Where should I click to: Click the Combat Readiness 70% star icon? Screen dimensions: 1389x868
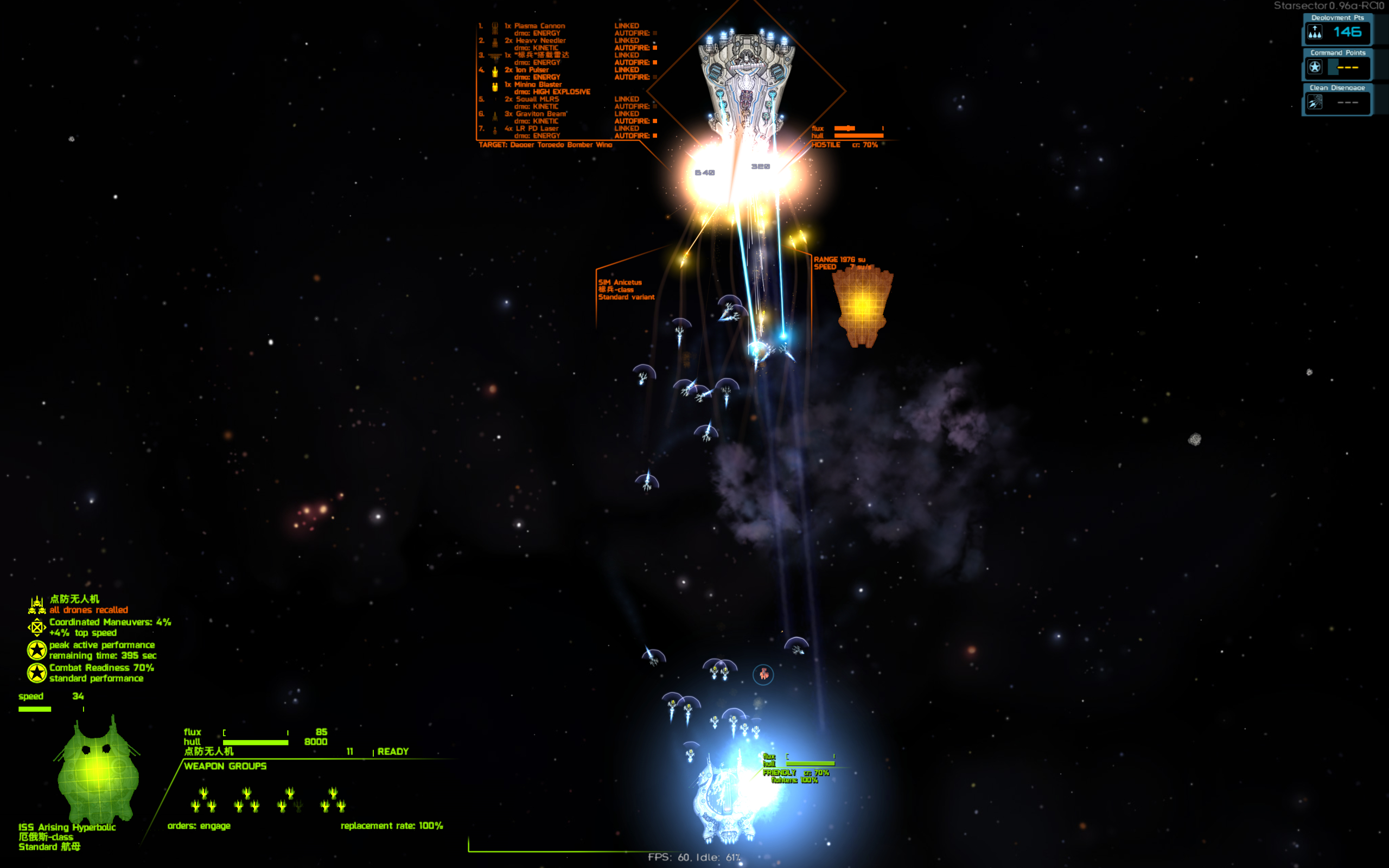tap(37, 673)
